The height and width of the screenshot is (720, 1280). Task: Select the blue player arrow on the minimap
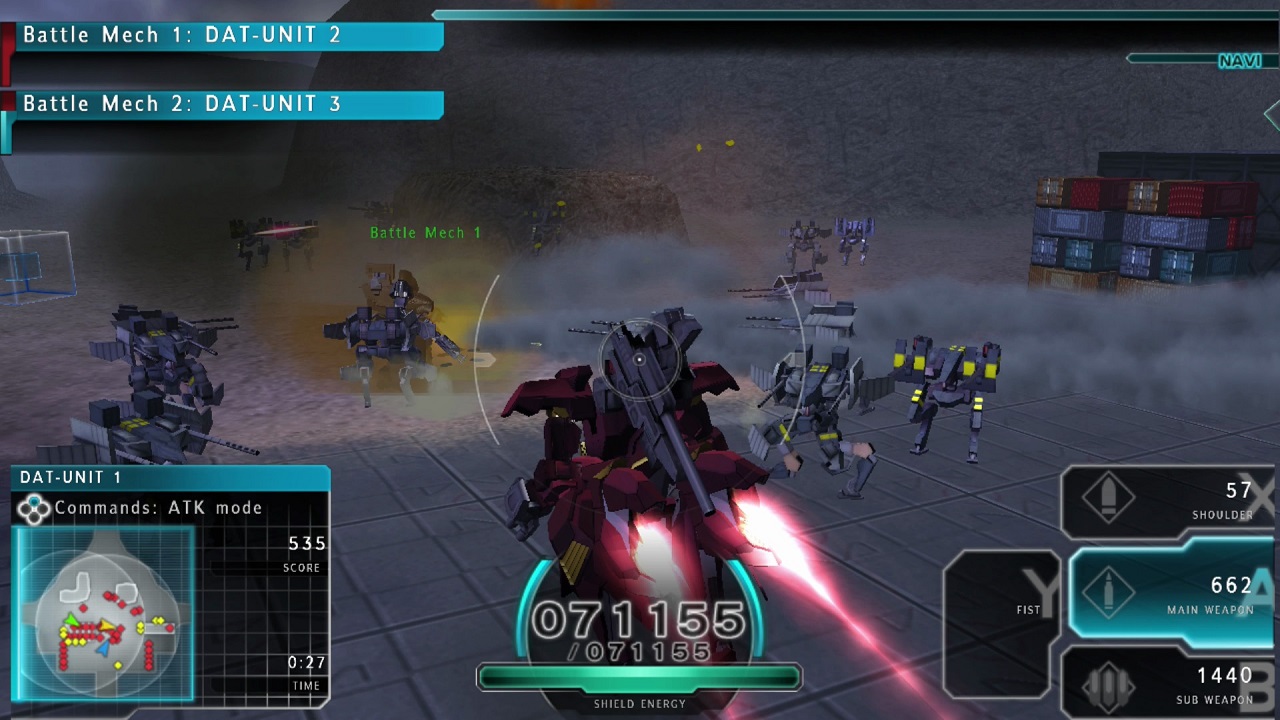tap(103, 649)
